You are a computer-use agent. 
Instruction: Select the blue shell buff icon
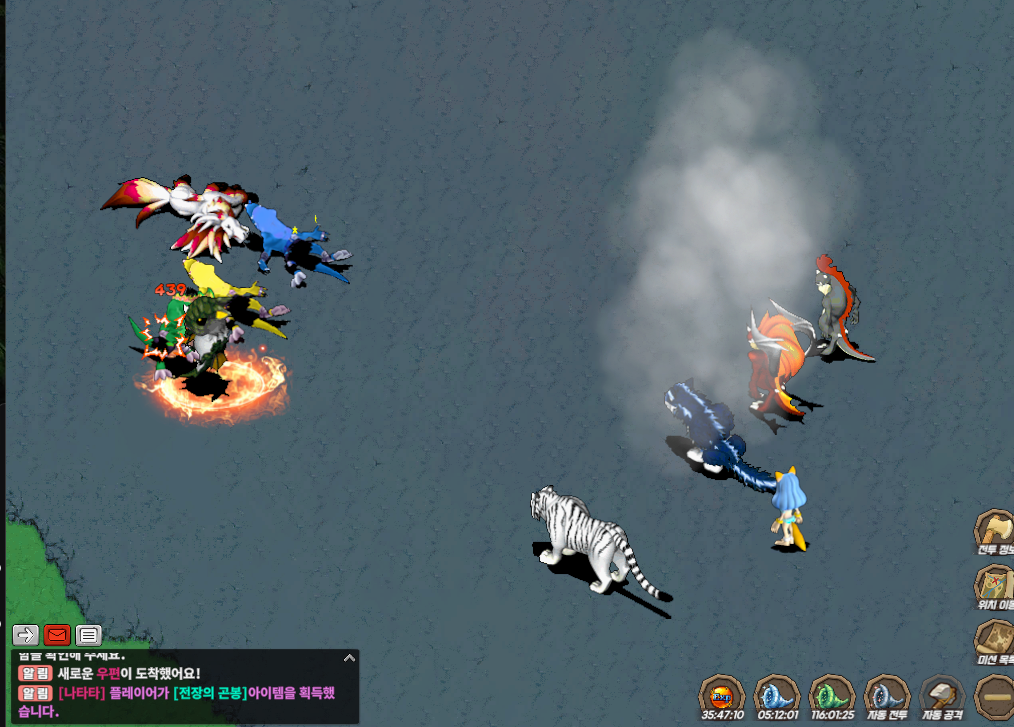[x=776, y=693]
